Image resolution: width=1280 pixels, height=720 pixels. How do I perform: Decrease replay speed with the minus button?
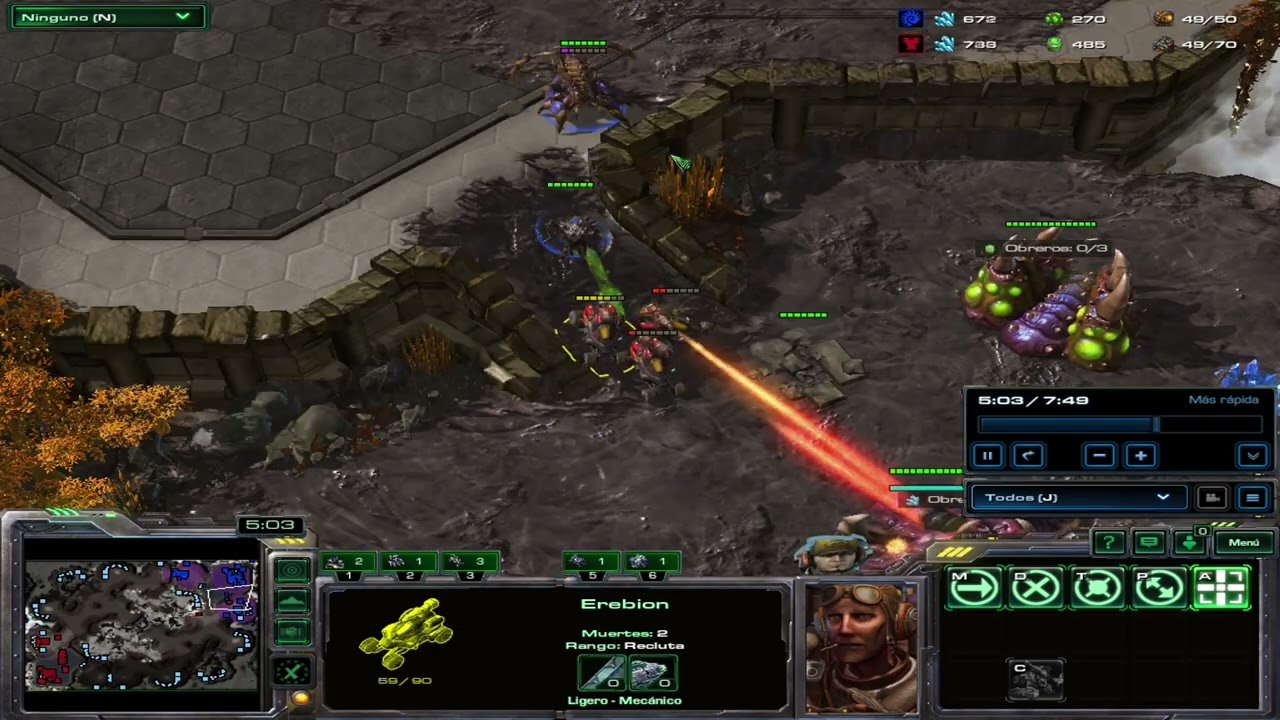click(1099, 456)
